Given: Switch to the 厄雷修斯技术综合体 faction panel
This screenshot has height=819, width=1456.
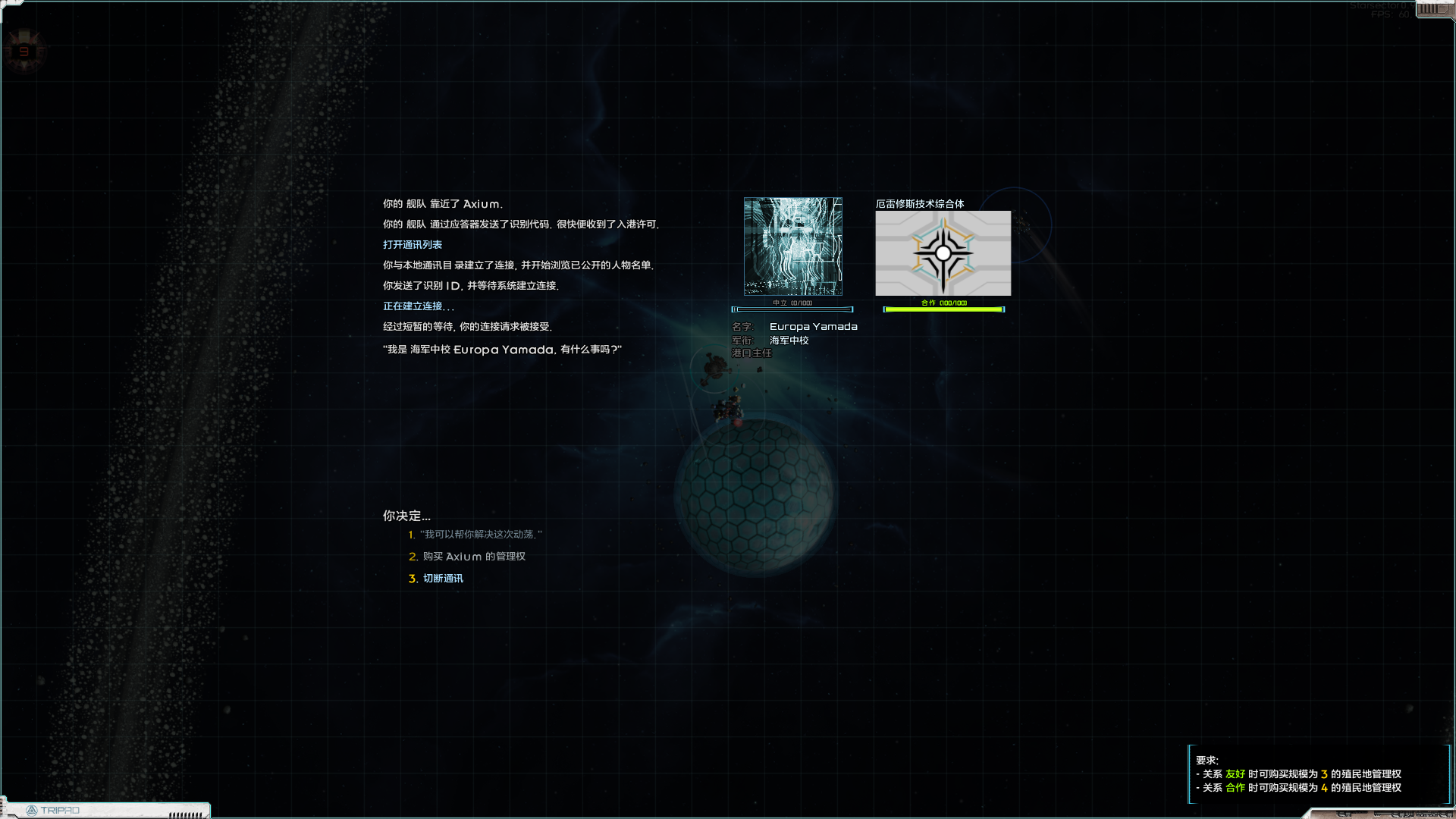Looking at the screenshot, I should [921, 202].
